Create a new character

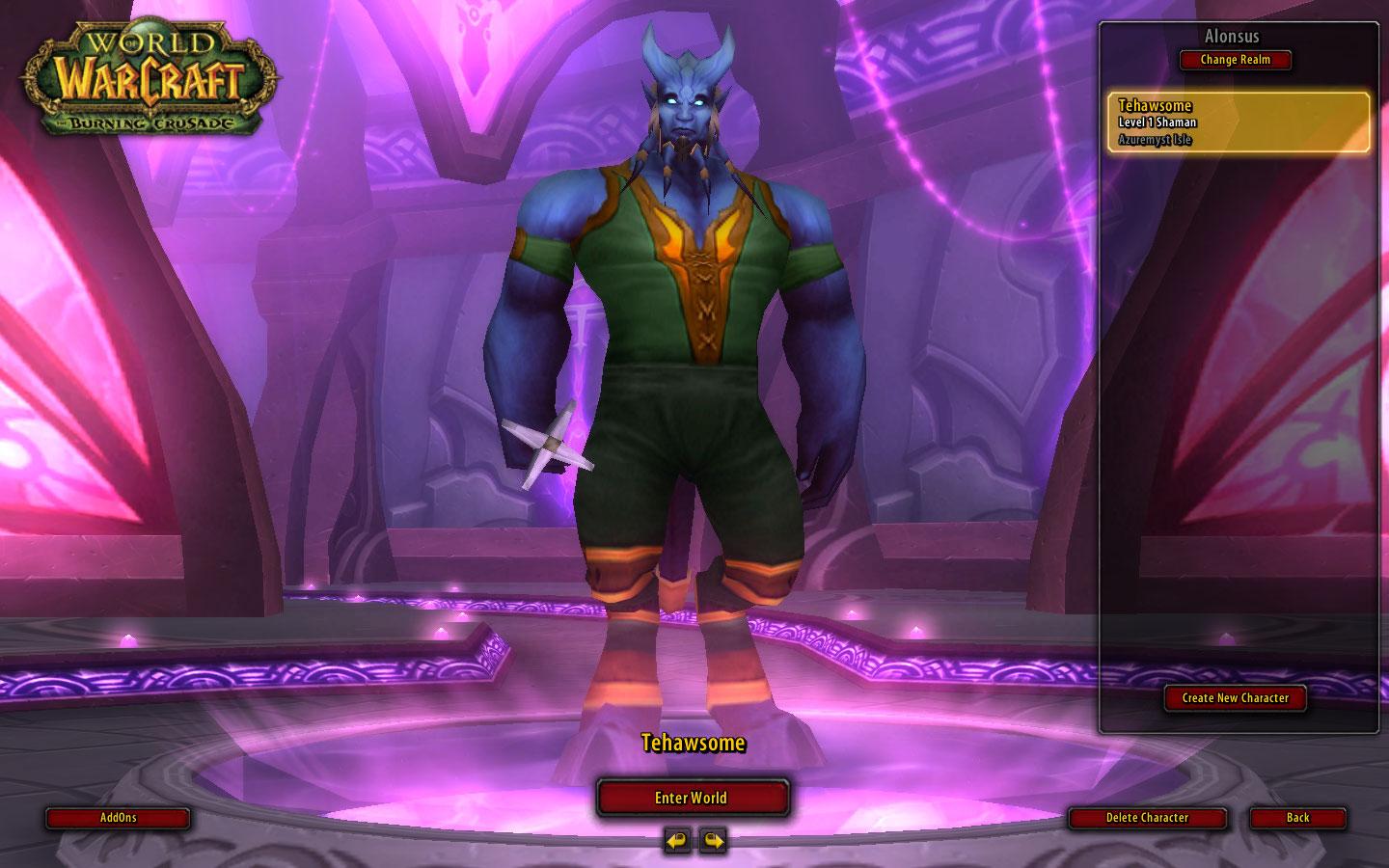[x=1235, y=697]
